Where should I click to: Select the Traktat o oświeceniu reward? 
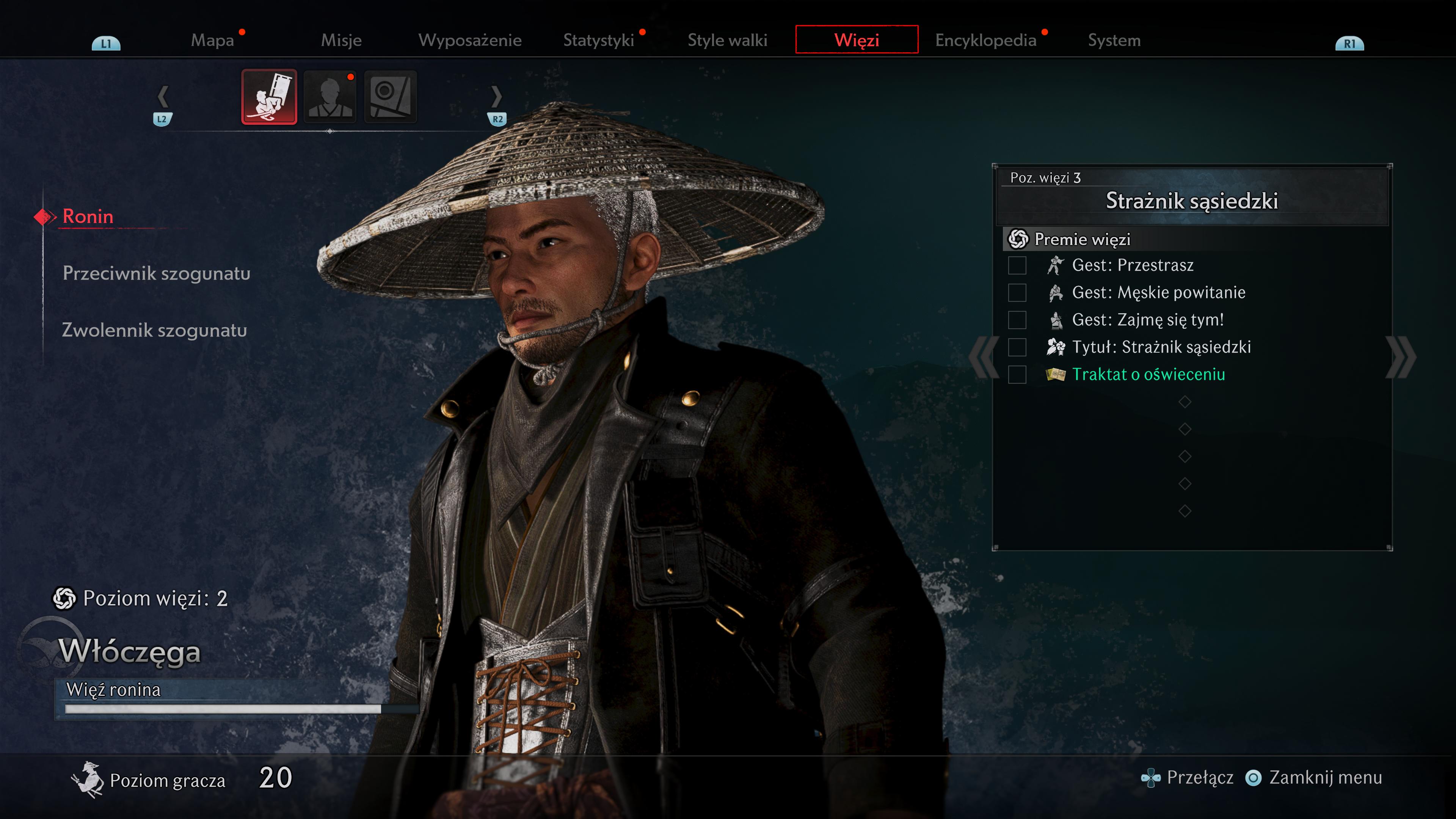click(1148, 374)
